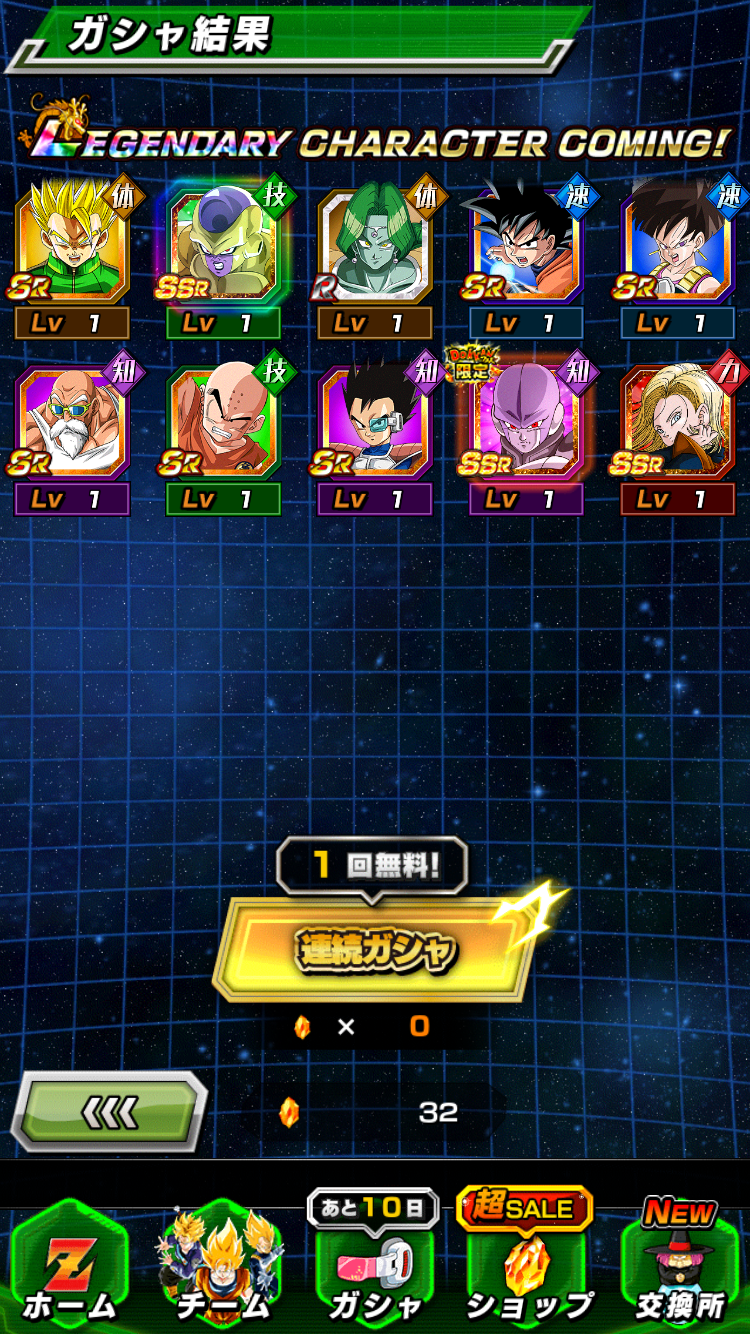This screenshot has width=750, height=1334.
Task: Select the SR Master Roshi card
Action: (72, 424)
